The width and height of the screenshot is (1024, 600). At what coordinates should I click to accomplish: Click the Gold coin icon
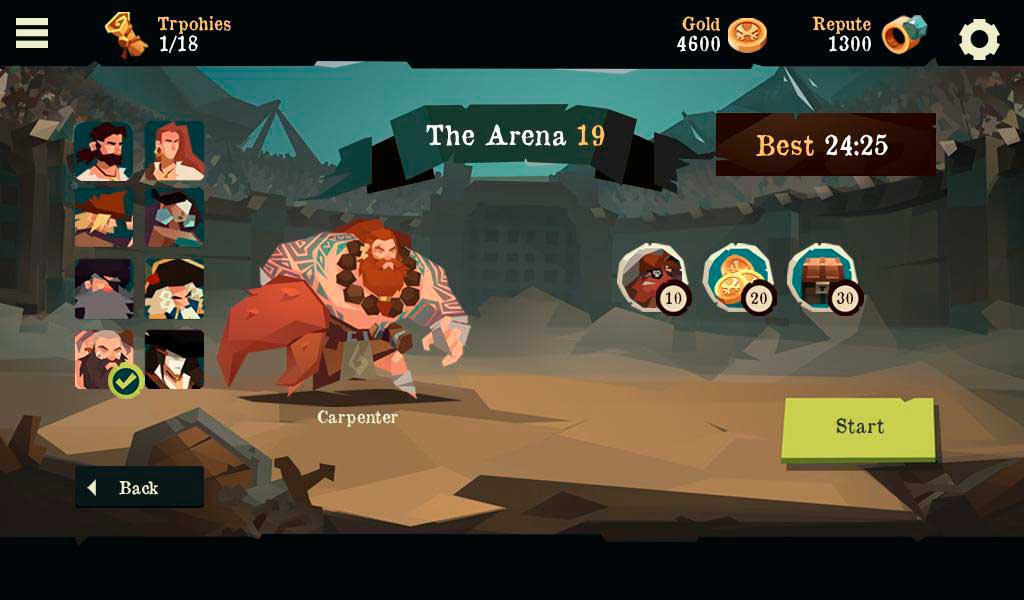tap(747, 36)
